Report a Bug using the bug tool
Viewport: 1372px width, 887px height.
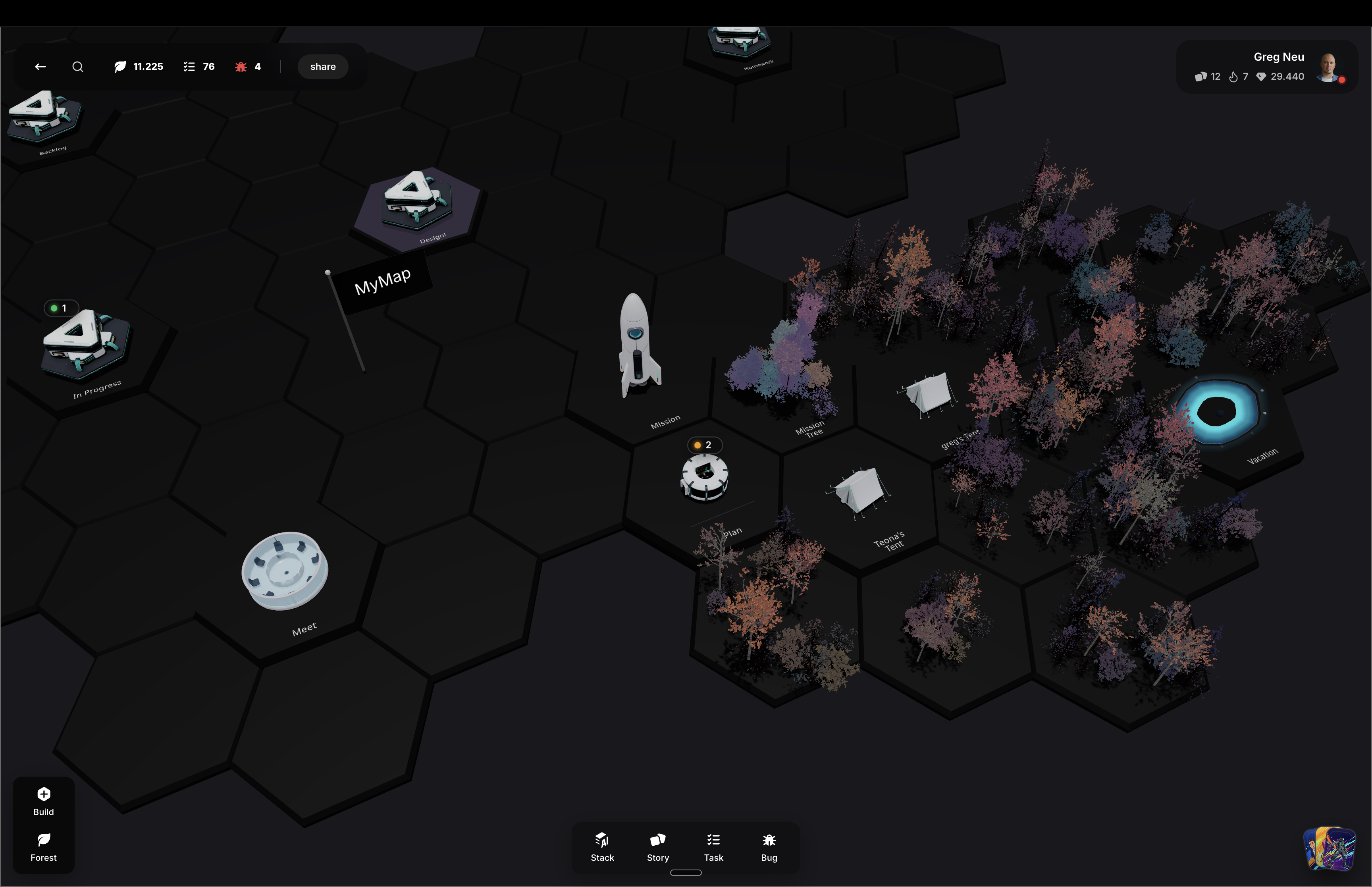click(769, 847)
